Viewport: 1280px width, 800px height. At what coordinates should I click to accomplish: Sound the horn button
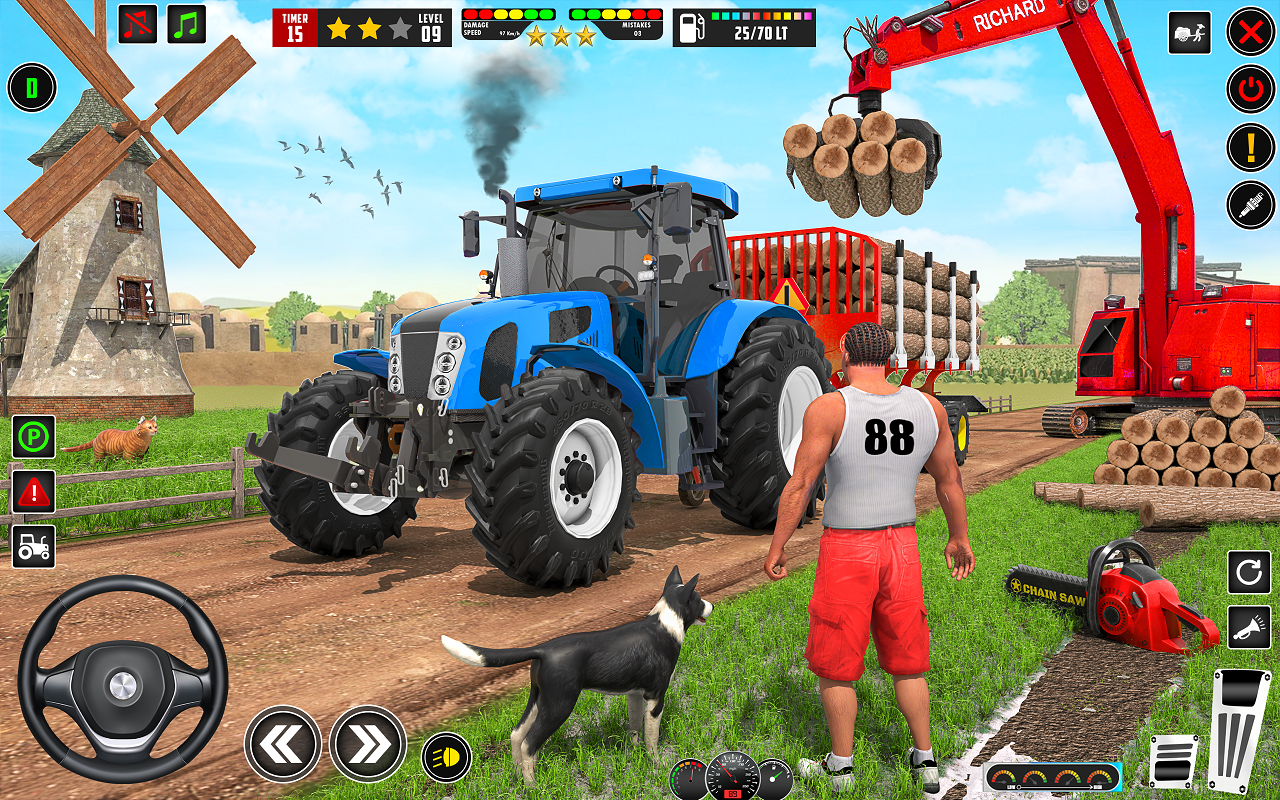(1249, 627)
